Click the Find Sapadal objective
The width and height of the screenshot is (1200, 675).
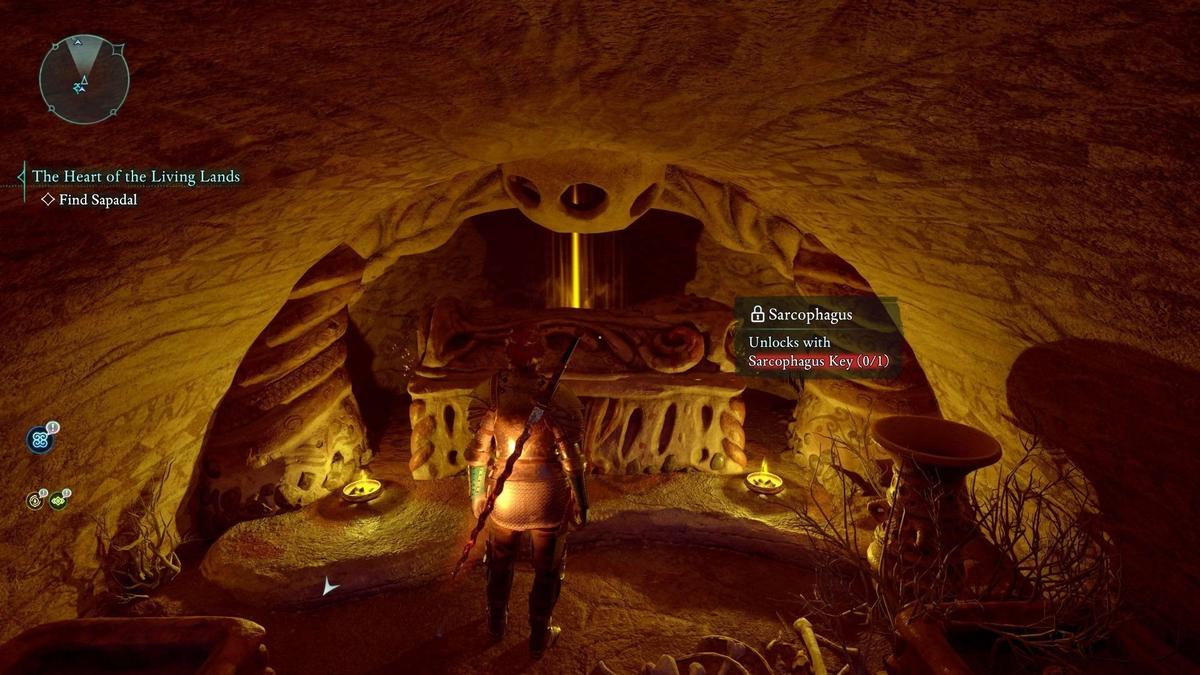(96, 200)
